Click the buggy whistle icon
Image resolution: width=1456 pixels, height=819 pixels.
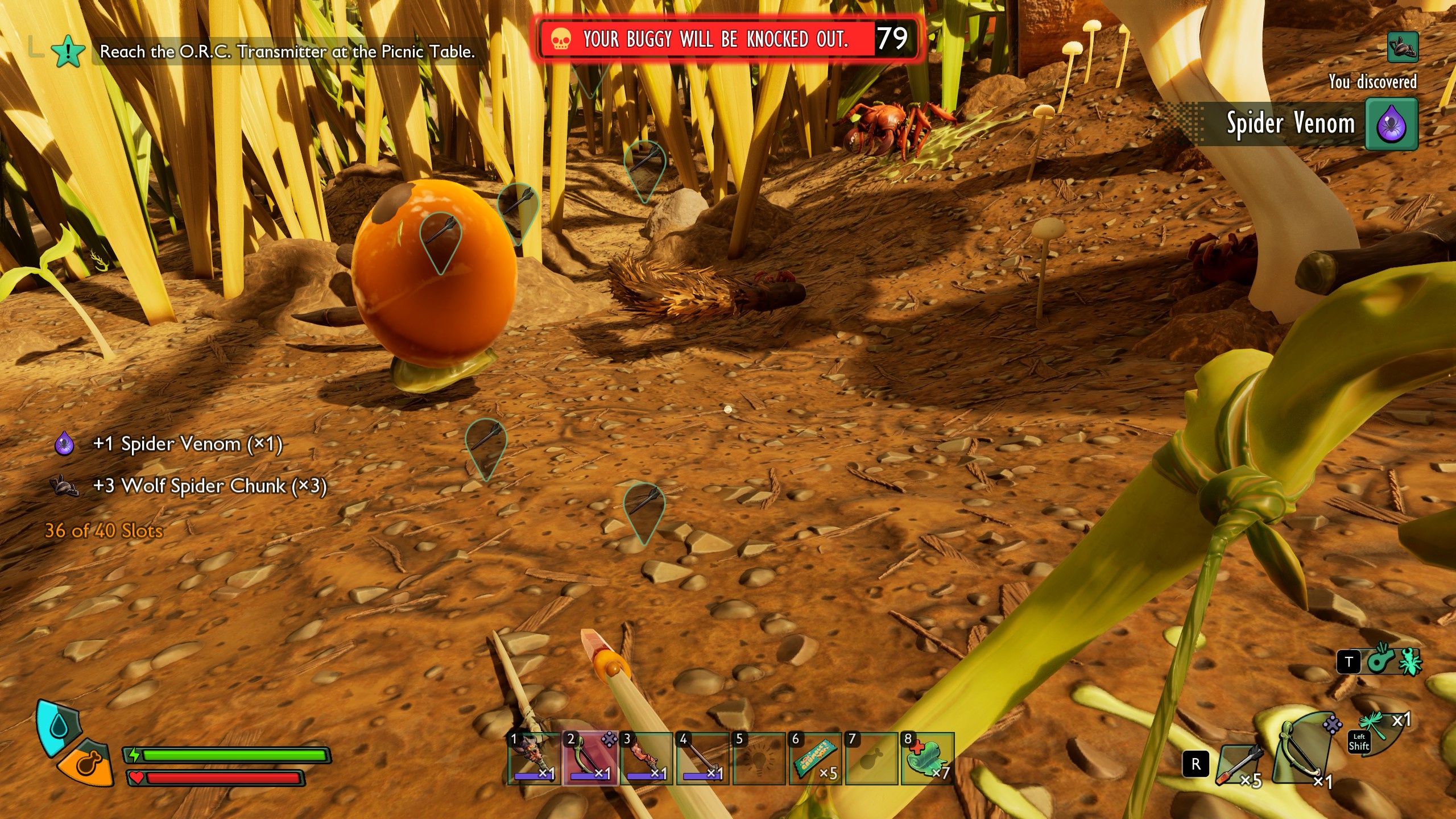(1380, 661)
